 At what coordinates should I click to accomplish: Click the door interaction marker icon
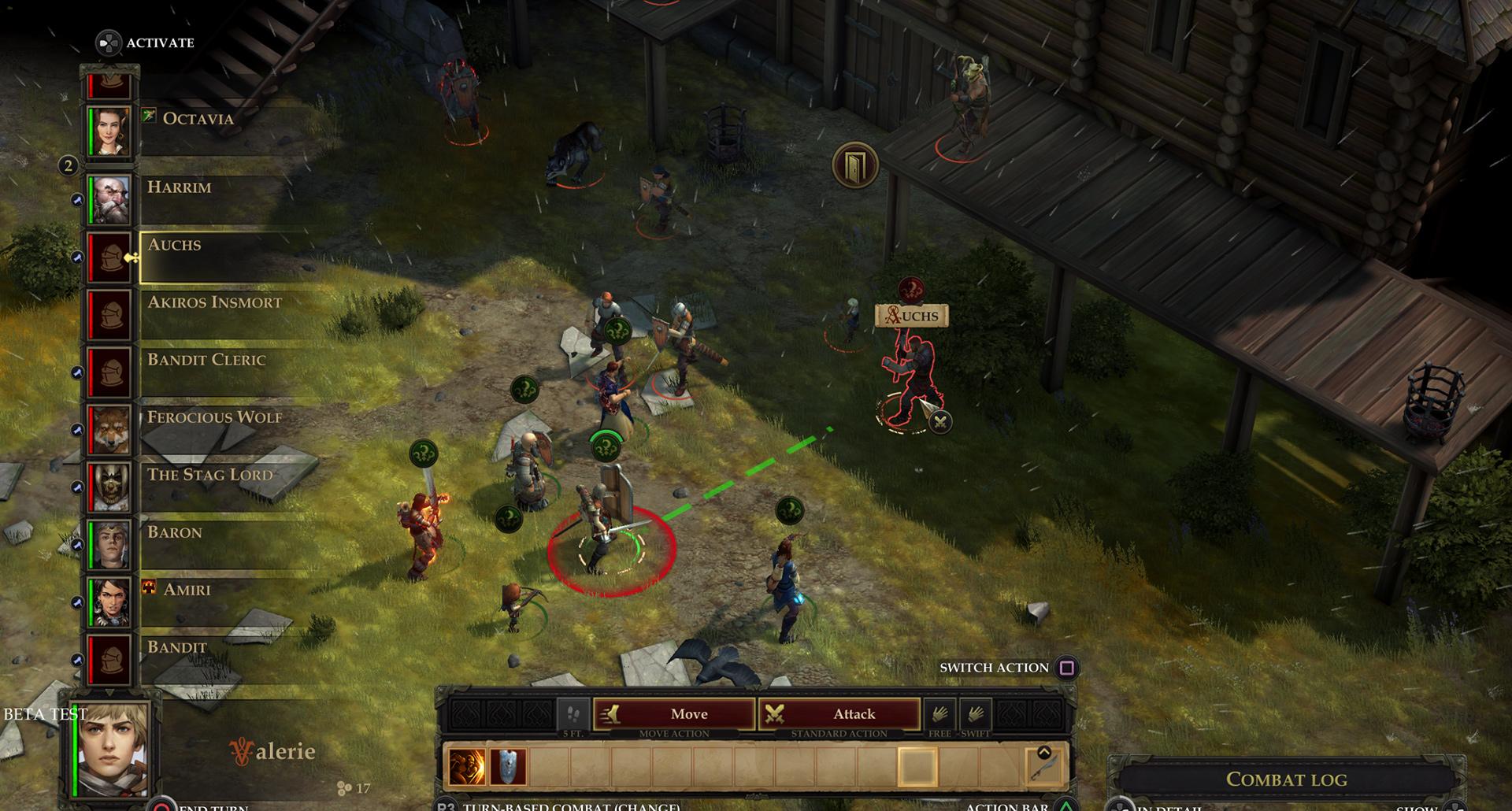(855, 165)
